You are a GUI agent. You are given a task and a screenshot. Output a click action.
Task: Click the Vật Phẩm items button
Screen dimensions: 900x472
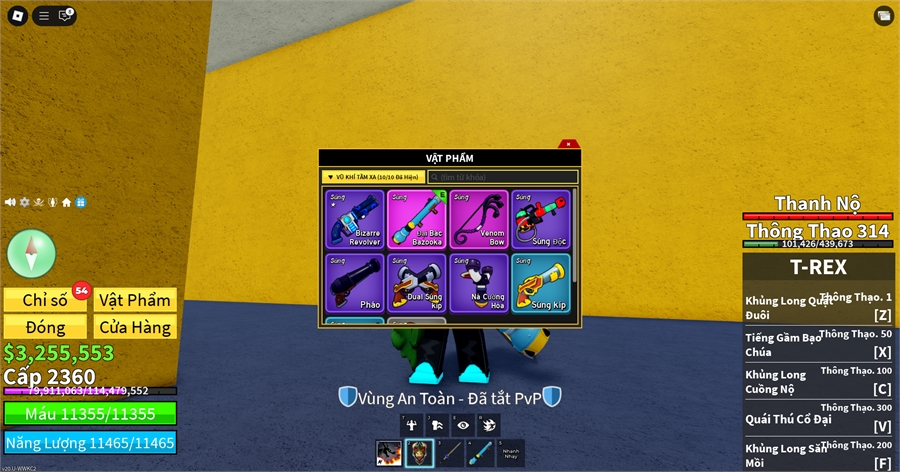click(136, 300)
